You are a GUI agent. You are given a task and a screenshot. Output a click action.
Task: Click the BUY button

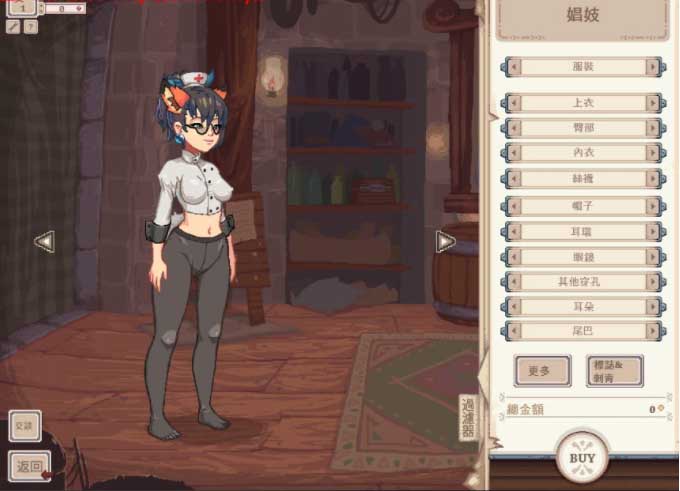coord(582,458)
